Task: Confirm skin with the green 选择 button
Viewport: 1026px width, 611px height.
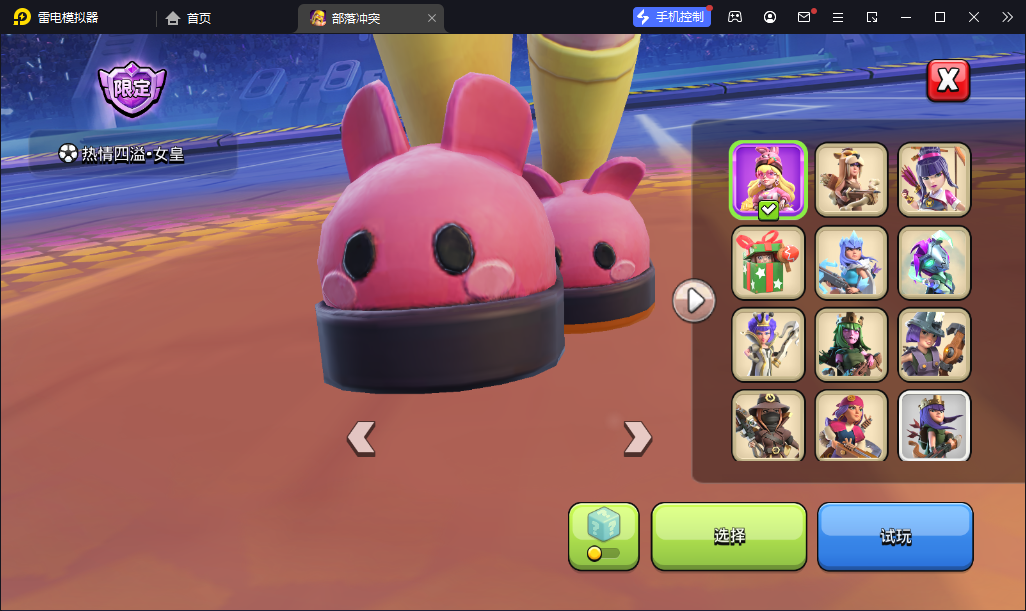Action: point(729,536)
